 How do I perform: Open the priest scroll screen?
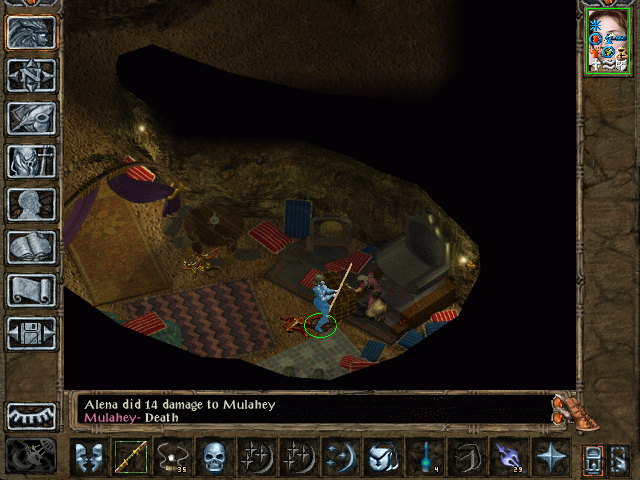pyautogui.click(x=31, y=290)
